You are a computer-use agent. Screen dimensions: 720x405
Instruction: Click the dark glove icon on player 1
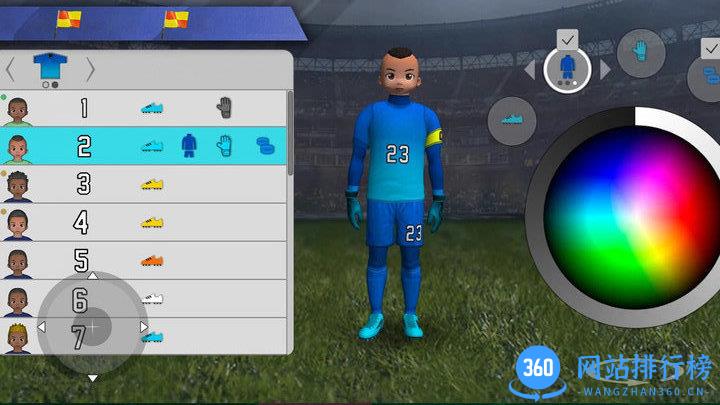click(224, 108)
